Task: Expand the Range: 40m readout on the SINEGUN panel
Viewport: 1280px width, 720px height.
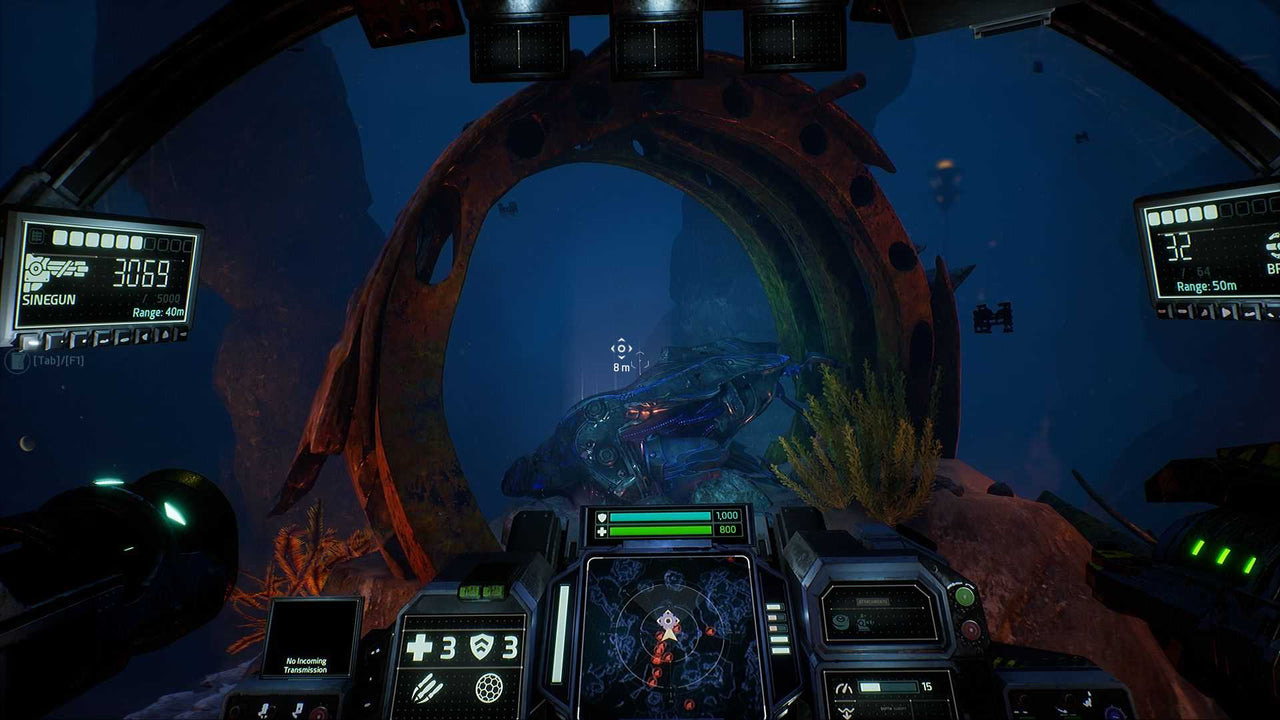Action: pos(158,312)
